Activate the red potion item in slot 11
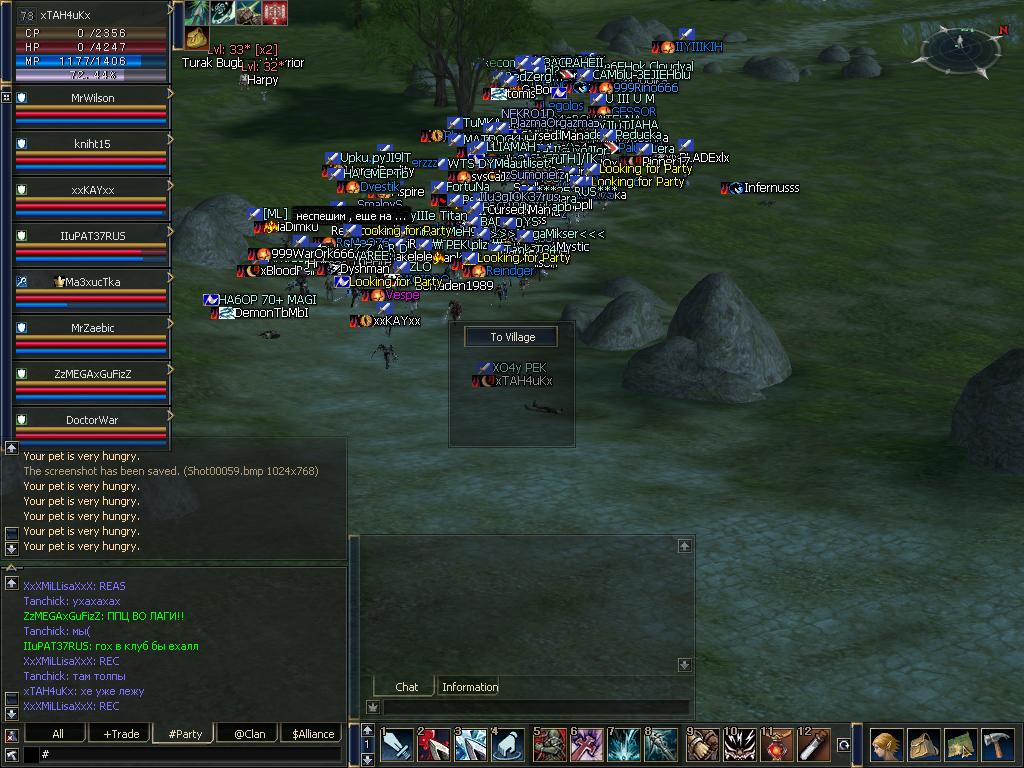 775,746
